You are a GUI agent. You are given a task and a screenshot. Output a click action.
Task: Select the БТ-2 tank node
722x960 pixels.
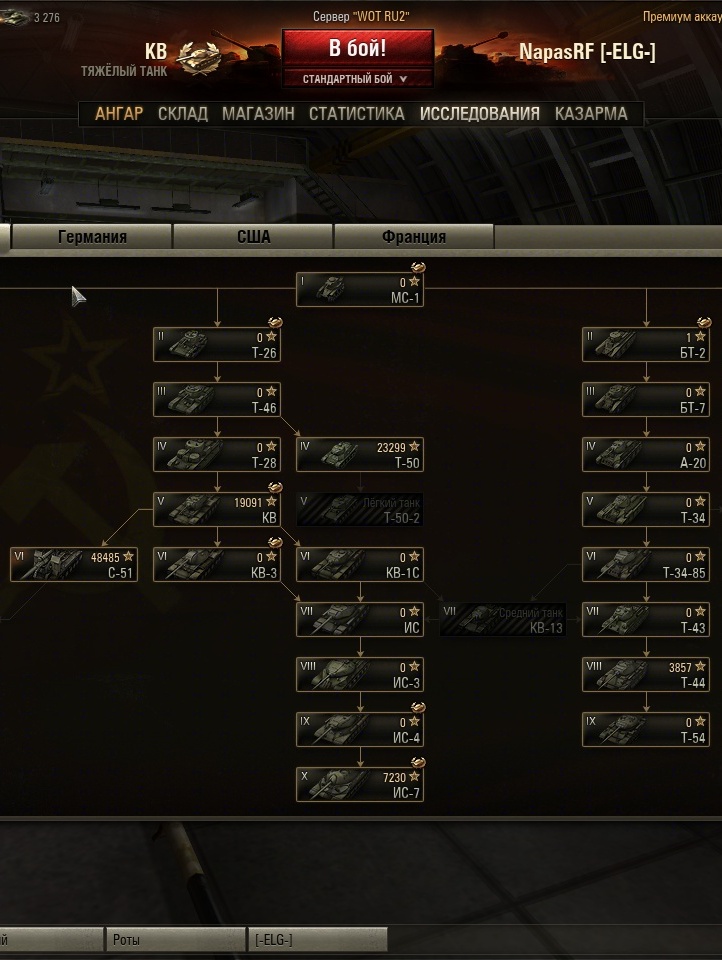pos(646,345)
